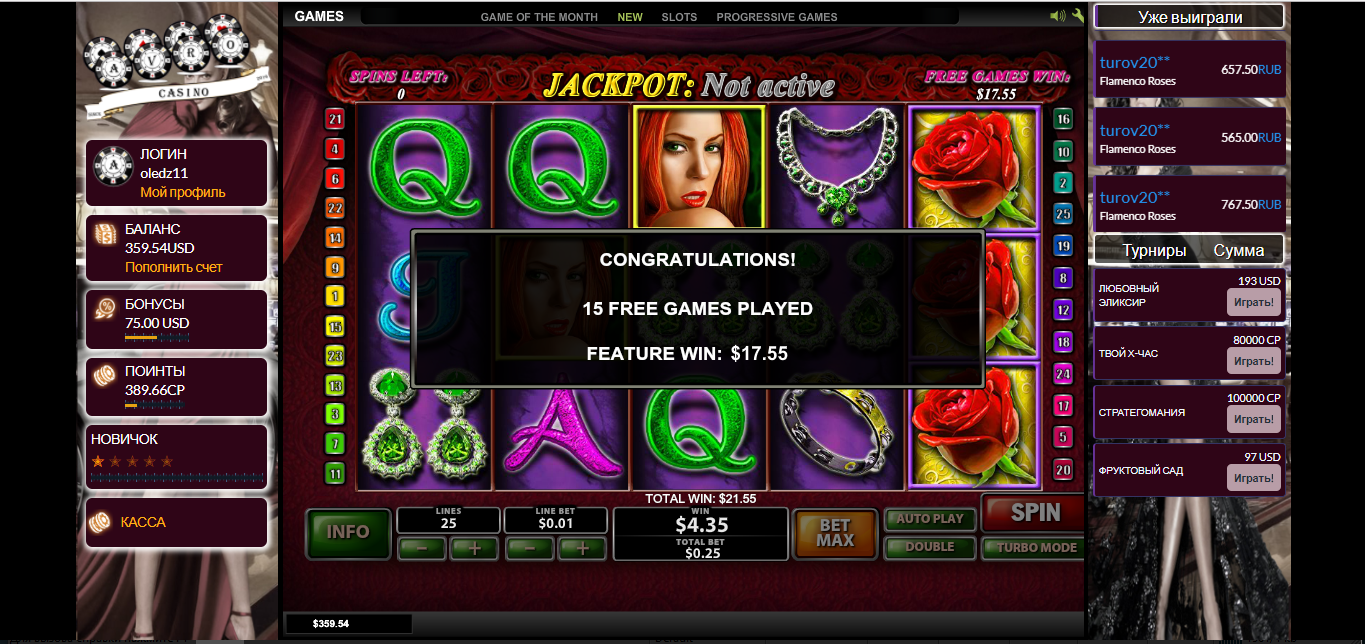Join the Фруктовый Сад tournament
Screen dimensions: 1365x644
(1253, 478)
